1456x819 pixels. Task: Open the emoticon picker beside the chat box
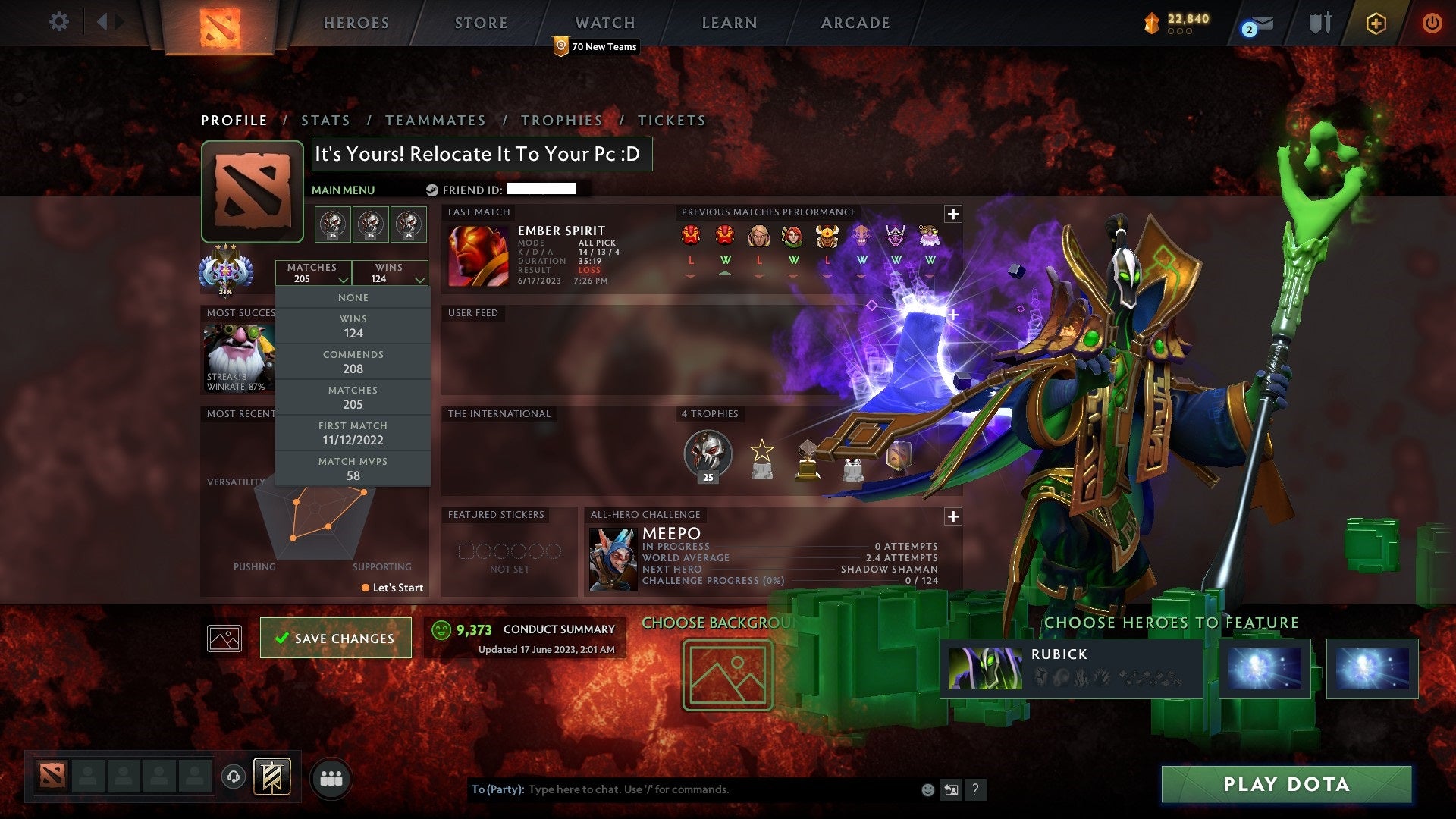tap(927, 789)
